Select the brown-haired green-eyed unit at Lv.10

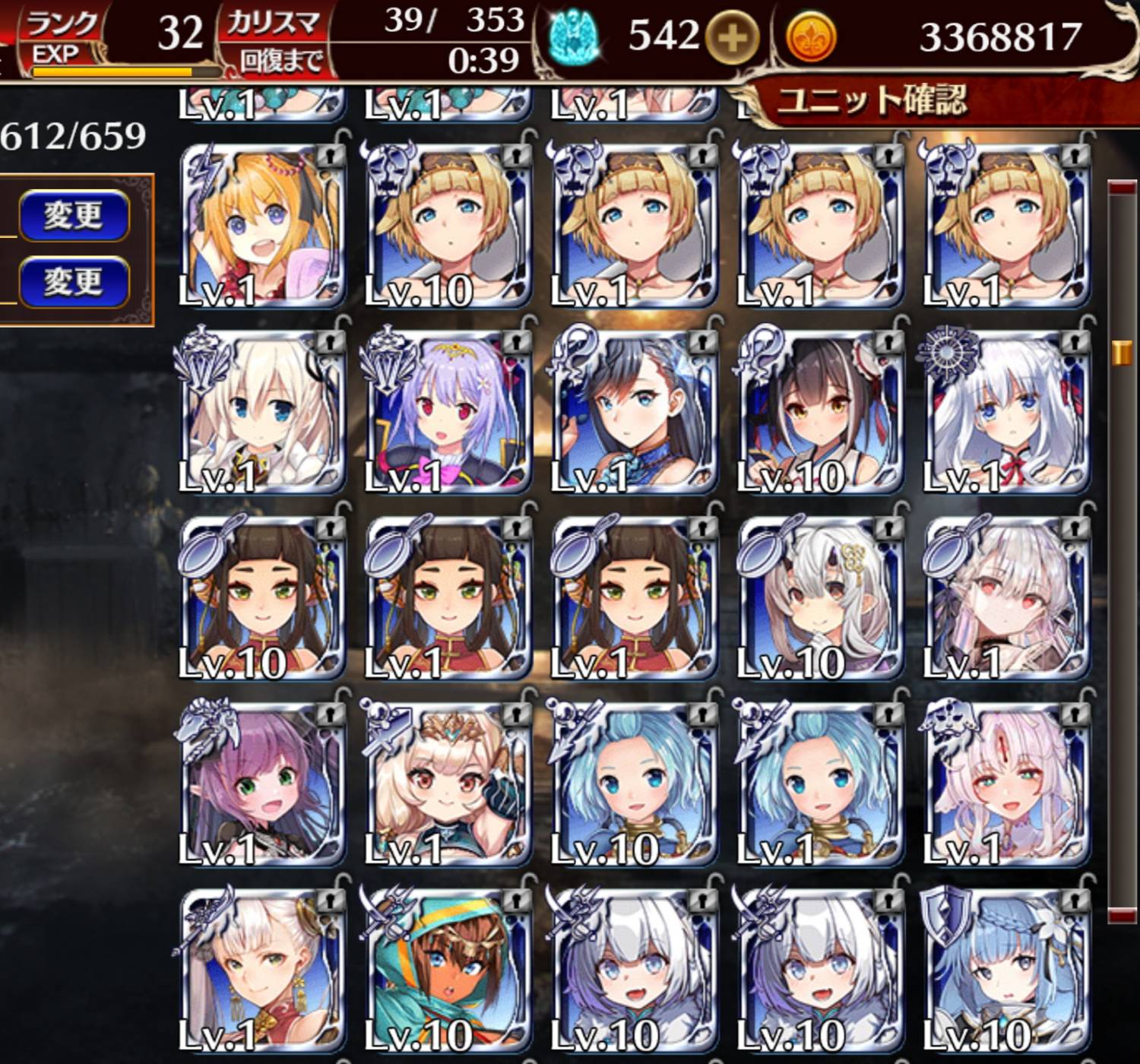[262, 598]
